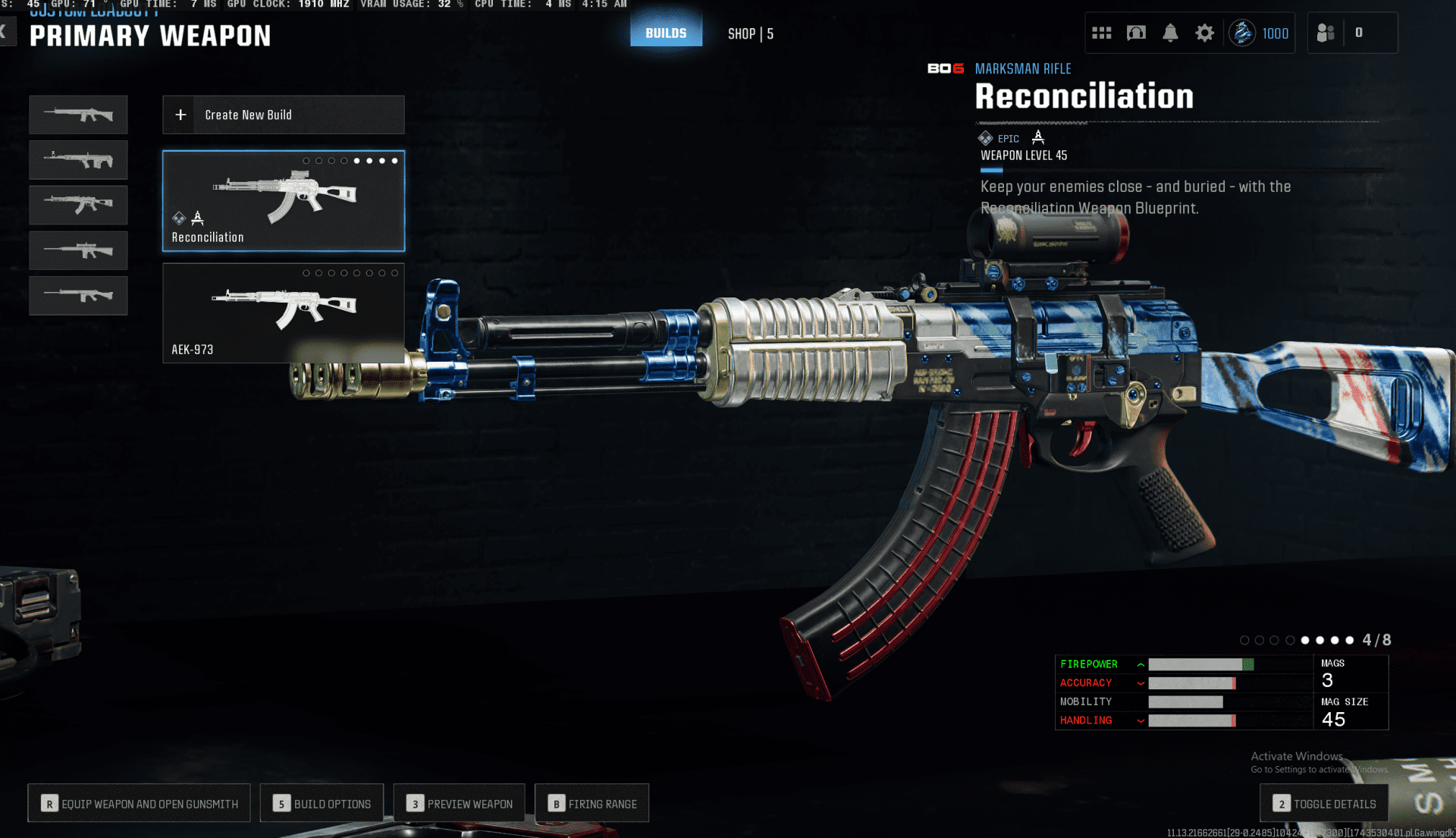Image resolution: width=1456 pixels, height=838 pixels.
Task: Create a new build
Action: [283, 115]
